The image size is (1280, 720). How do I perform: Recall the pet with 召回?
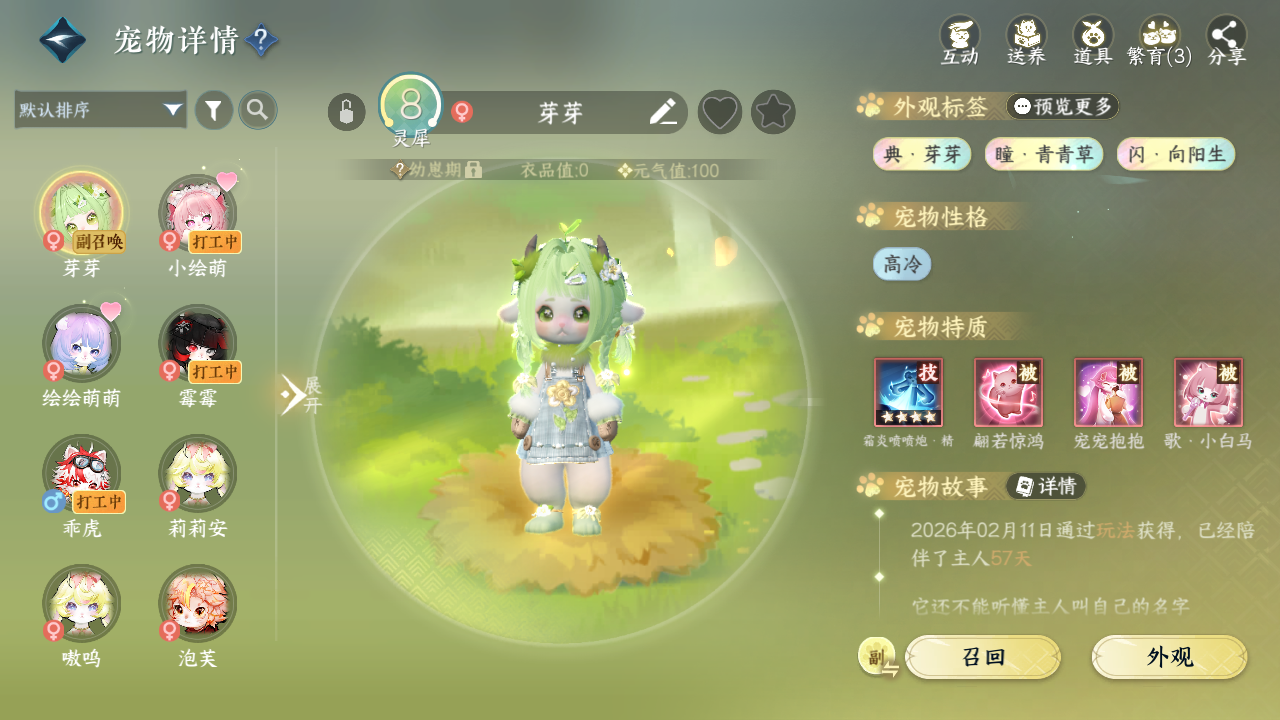tap(983, 657)
